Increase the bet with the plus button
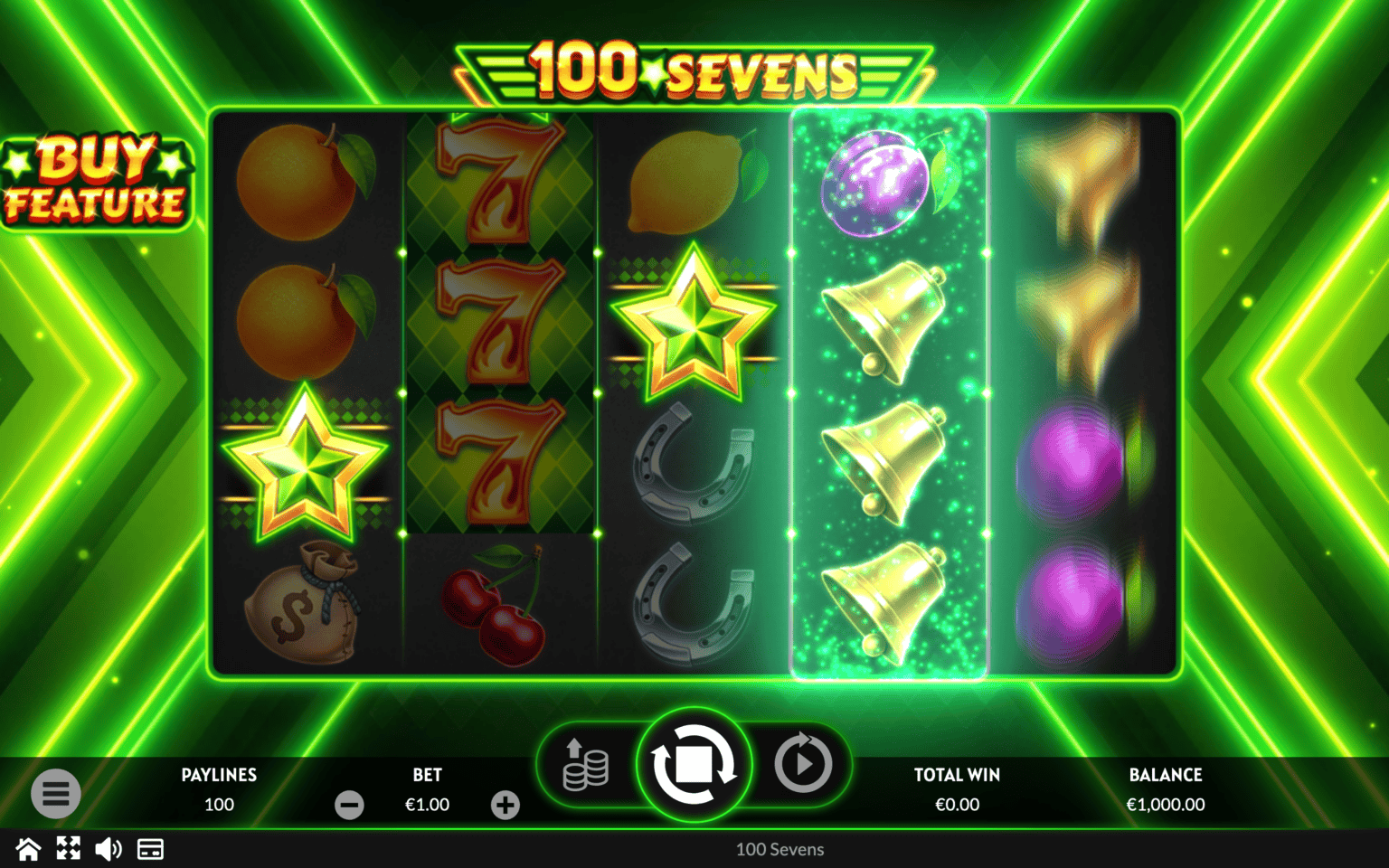Viewport: 1389px width, 868px height. point(506,805)
